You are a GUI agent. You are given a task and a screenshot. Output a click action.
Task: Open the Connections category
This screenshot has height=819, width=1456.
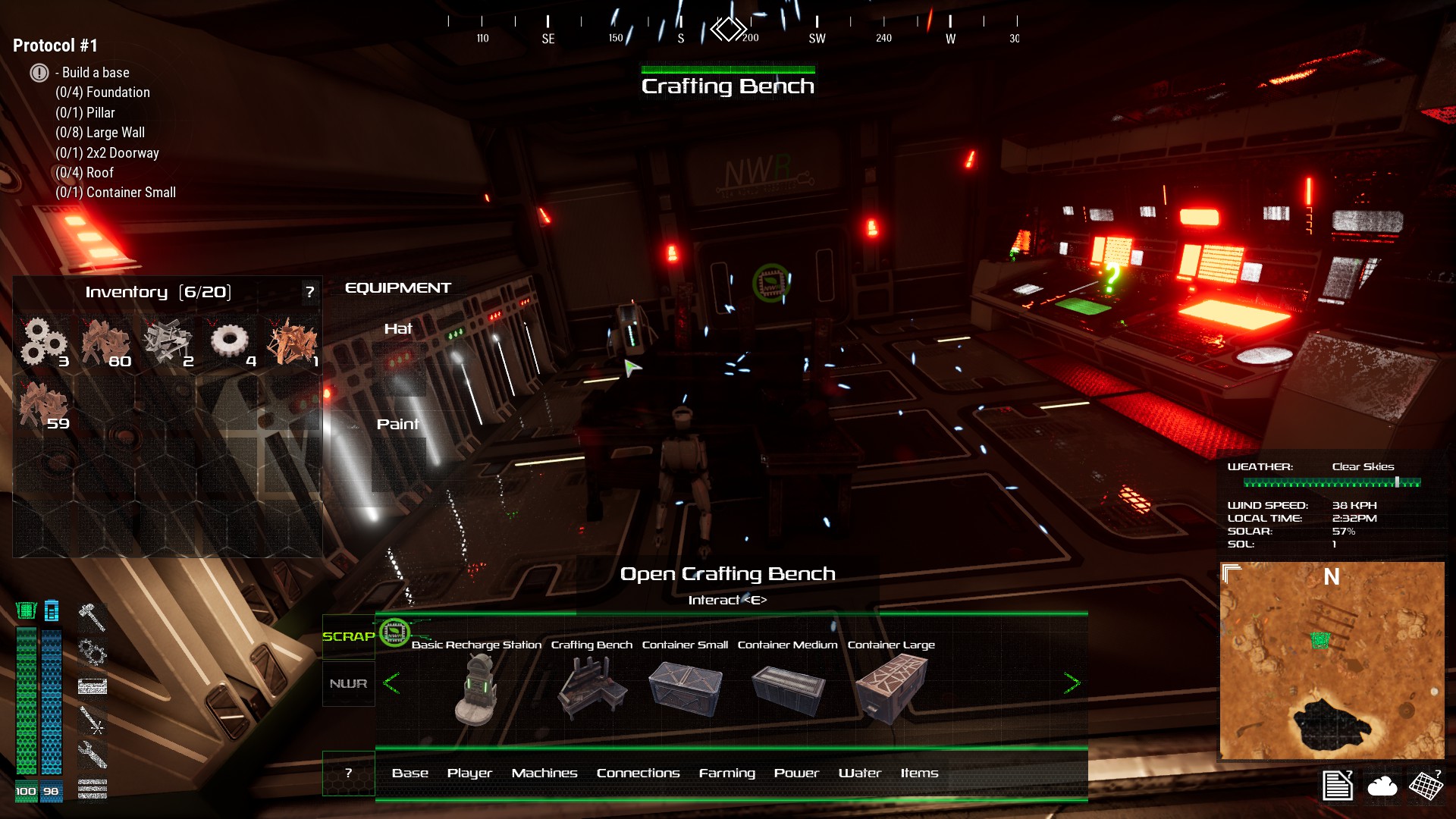638,773
